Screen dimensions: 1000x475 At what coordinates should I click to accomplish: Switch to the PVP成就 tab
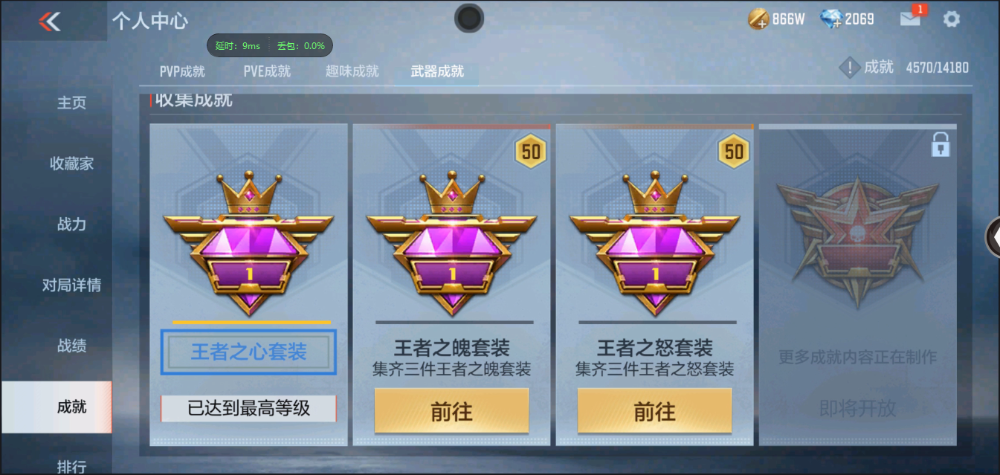pos(182,71)
